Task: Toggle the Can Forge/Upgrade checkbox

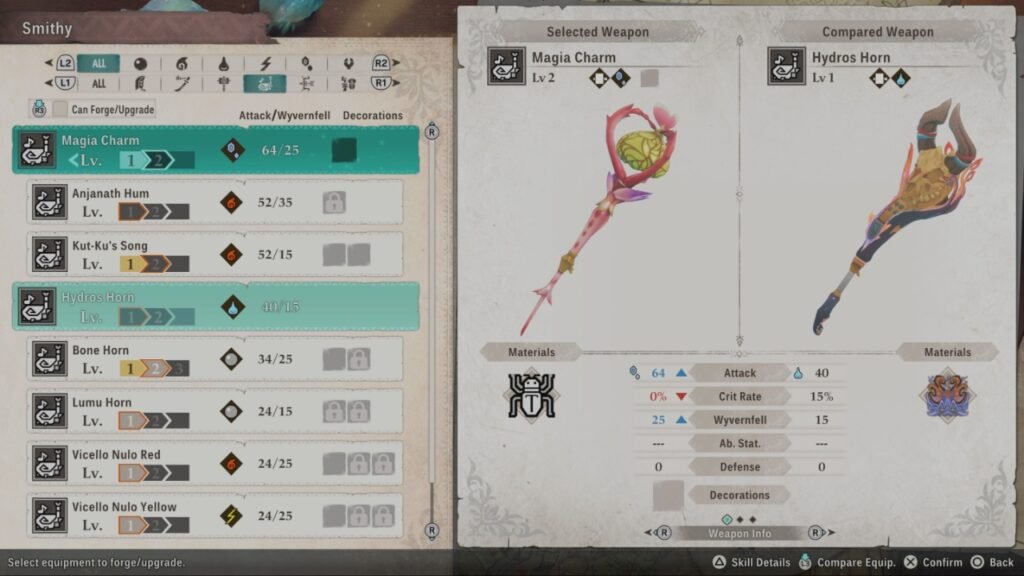Action: tap(61, 109)
